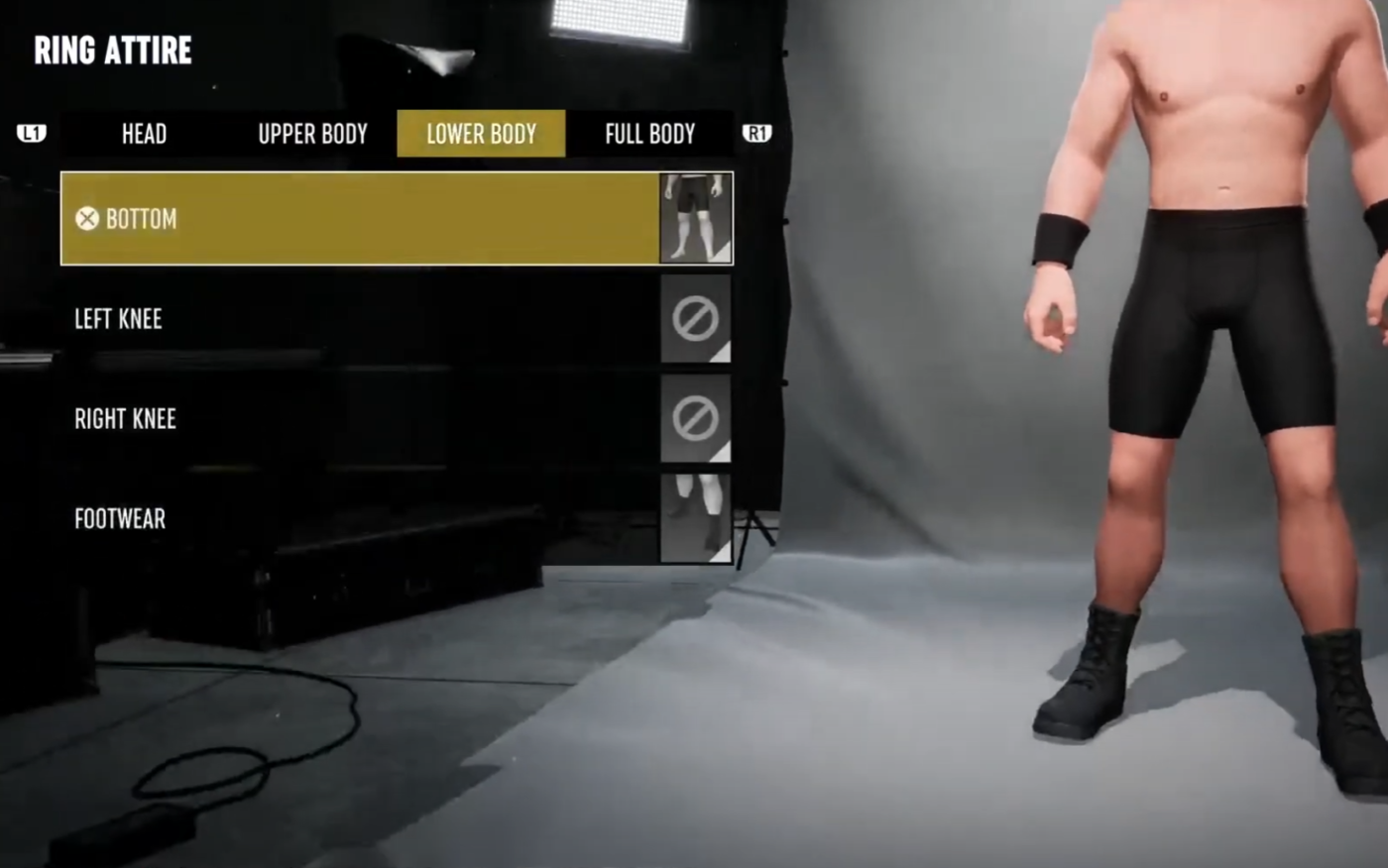Switch to the Upper Body tab
The height and width of the screenshot is (868, 1388).
(311, 133)
